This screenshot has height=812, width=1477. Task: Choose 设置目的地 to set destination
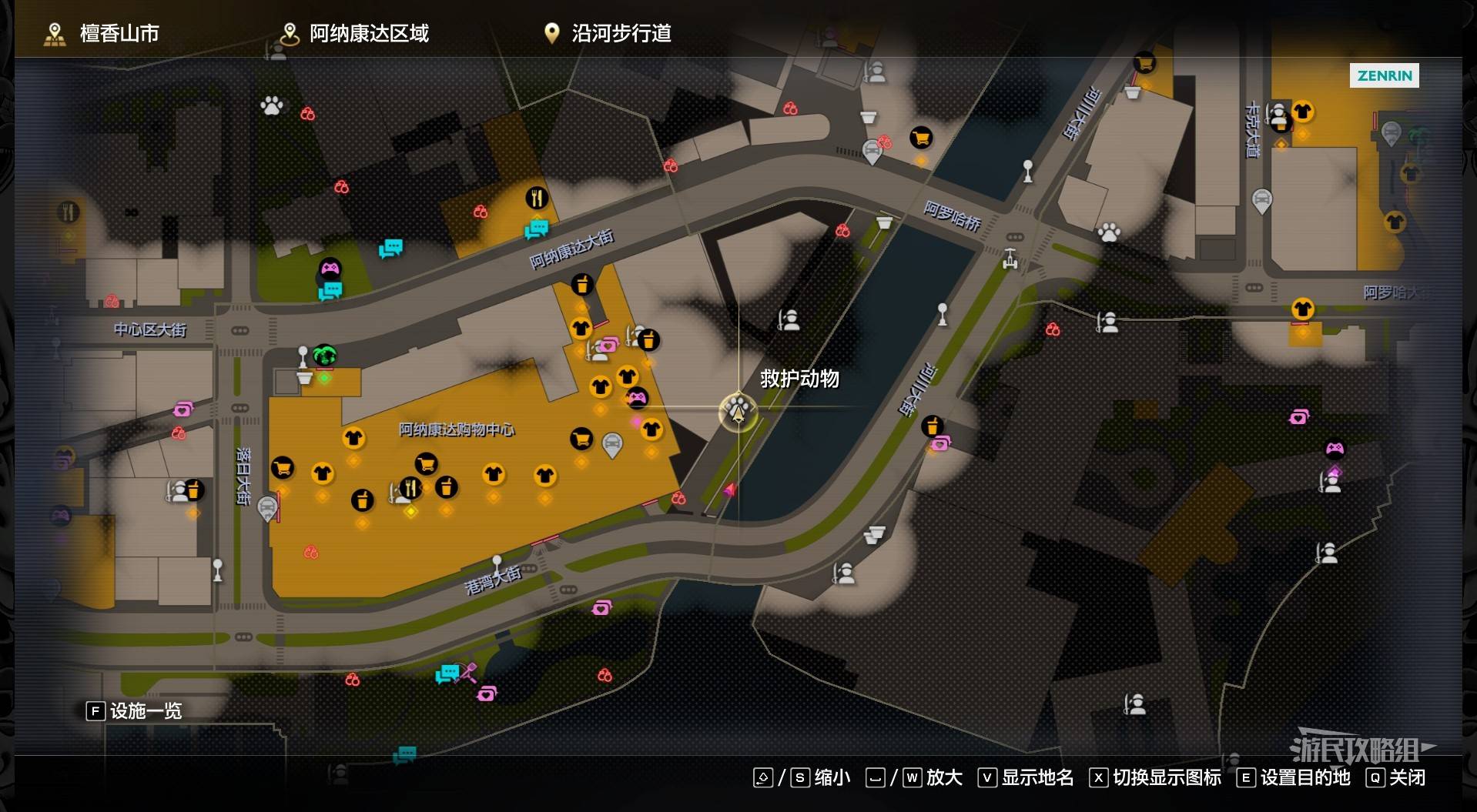click(1294, 777)
